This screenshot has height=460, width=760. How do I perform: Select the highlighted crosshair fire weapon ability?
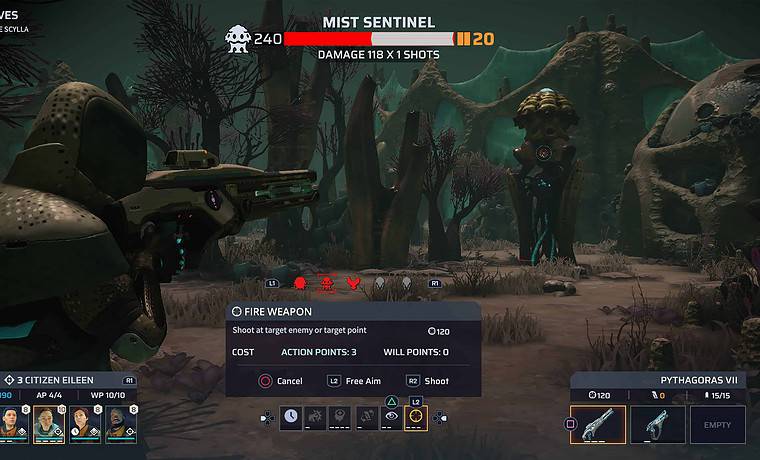coord(415,418)
